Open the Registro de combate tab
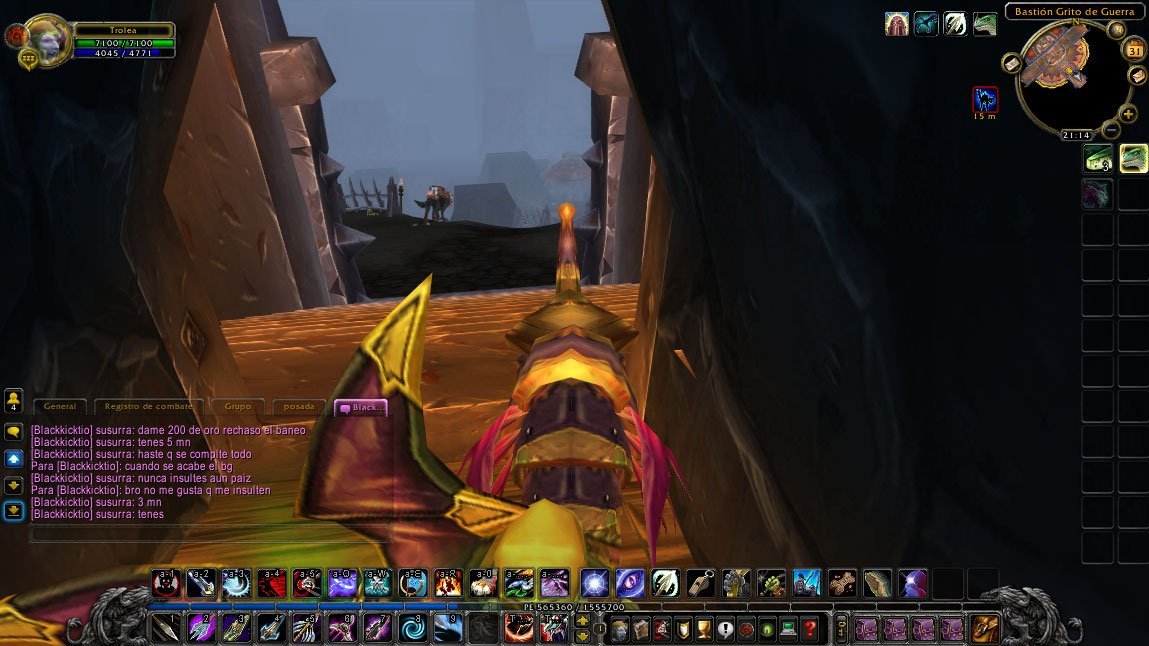The image size is (1149, 646). 149,407
